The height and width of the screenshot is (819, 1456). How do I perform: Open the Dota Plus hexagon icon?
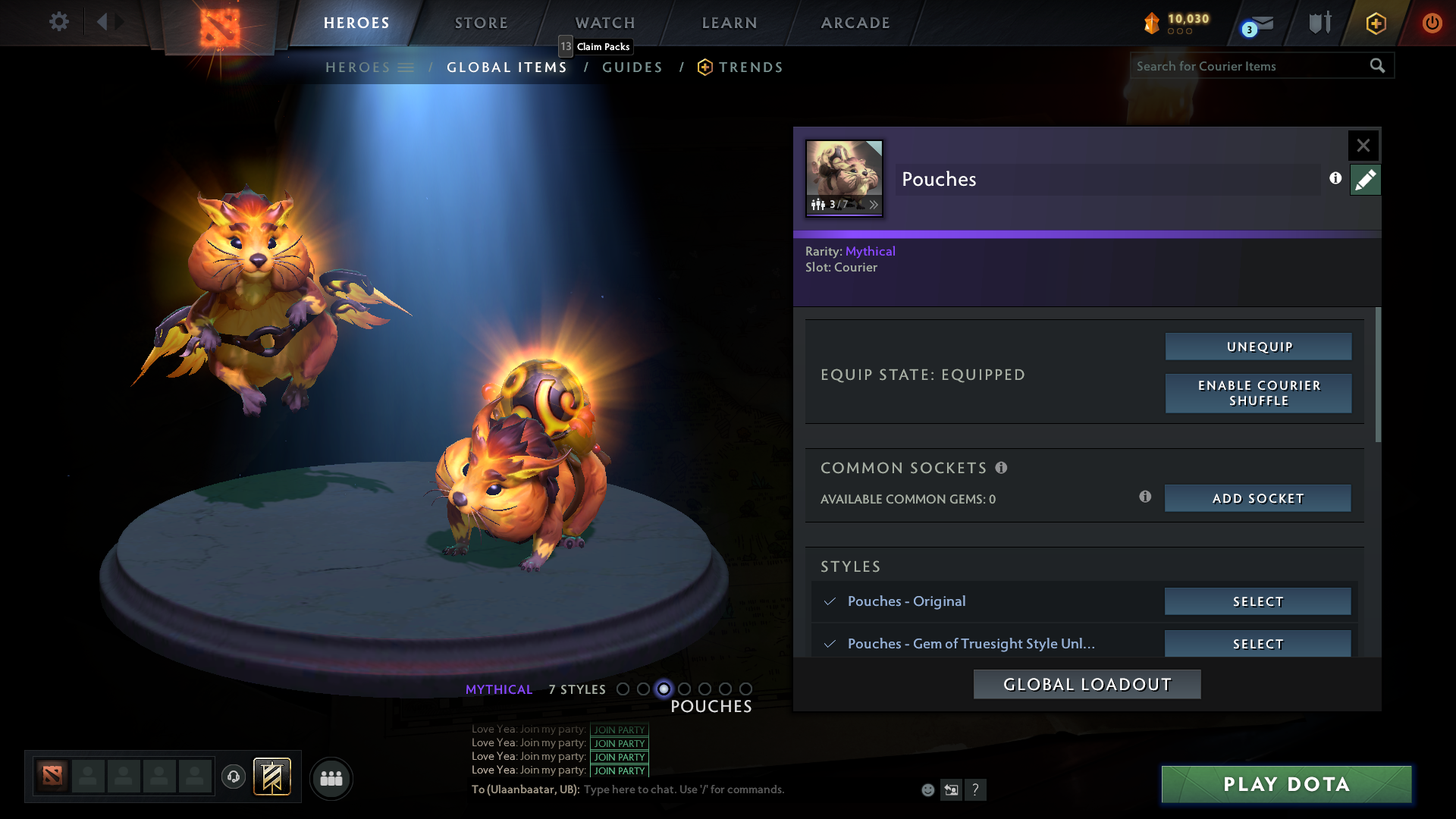click(x=1376, y=23)
